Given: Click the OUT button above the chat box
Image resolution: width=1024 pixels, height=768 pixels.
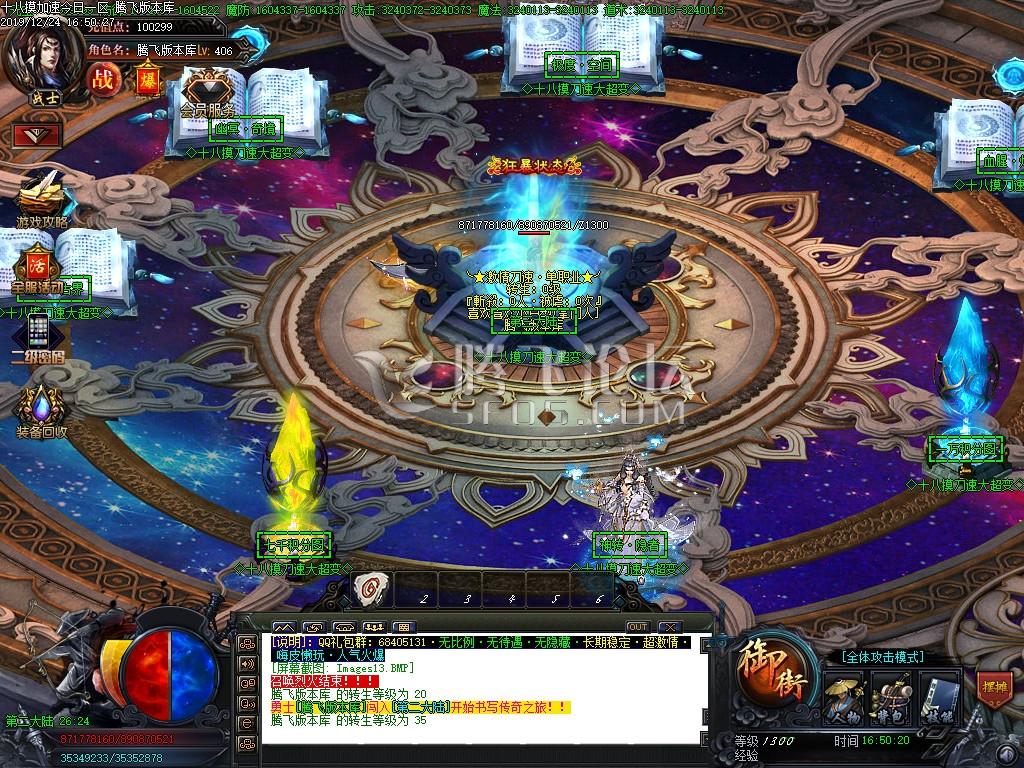Looking at the screenshot, I should coord(637,627).
